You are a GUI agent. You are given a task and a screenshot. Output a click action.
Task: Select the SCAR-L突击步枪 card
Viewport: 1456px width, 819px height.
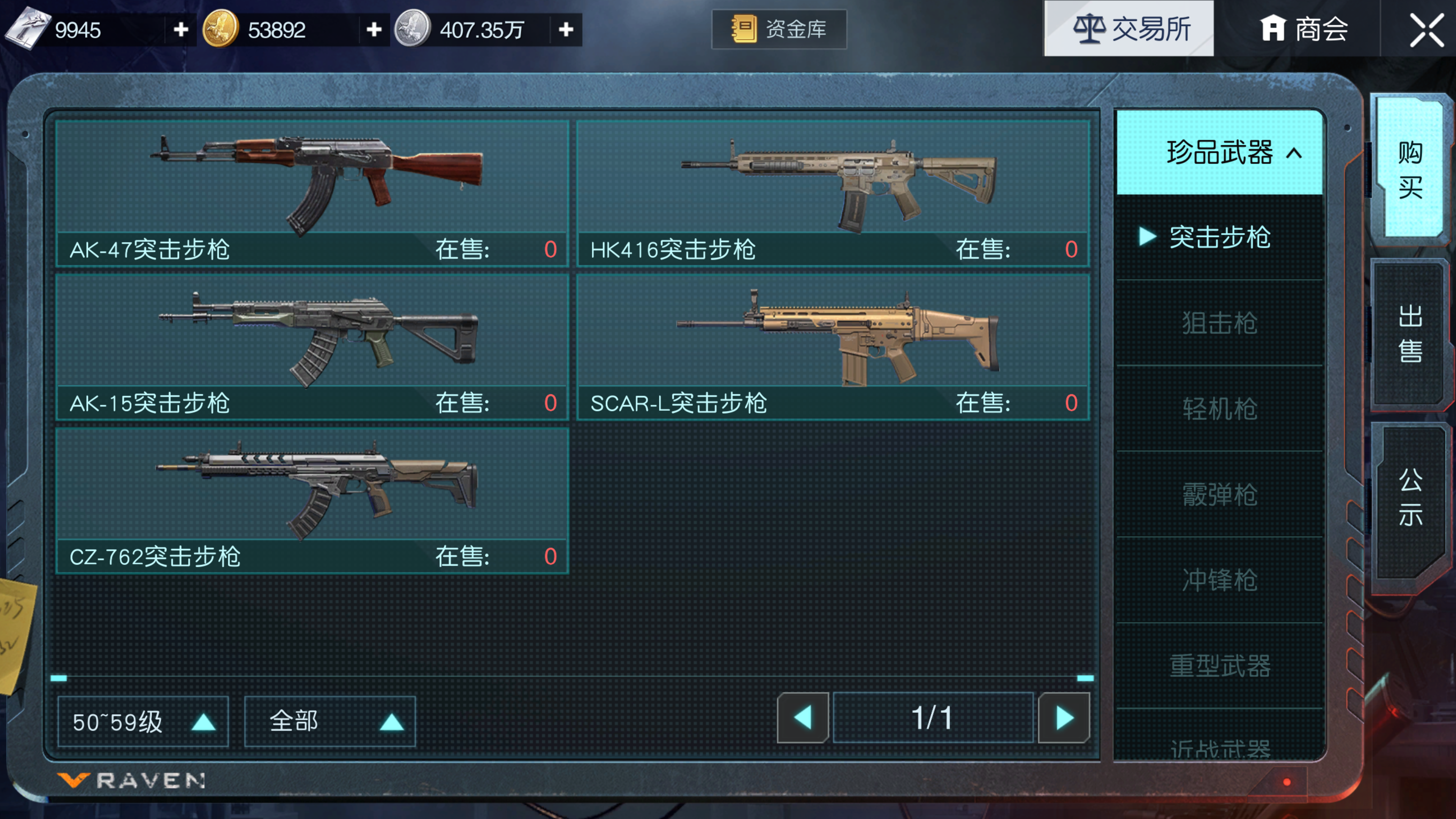click(x=833, y=346)
